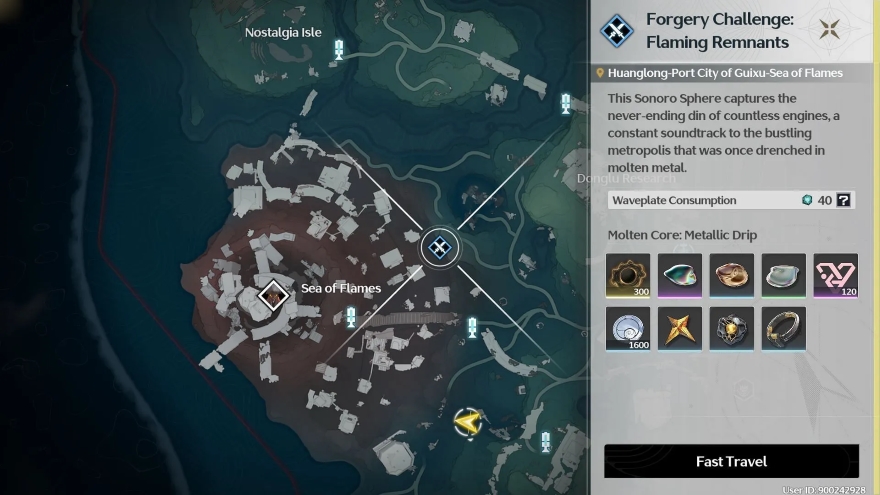The image size is (880, 495).
Task: Fast Travel to the Forgery Challenge
Action: click(731, 461)
